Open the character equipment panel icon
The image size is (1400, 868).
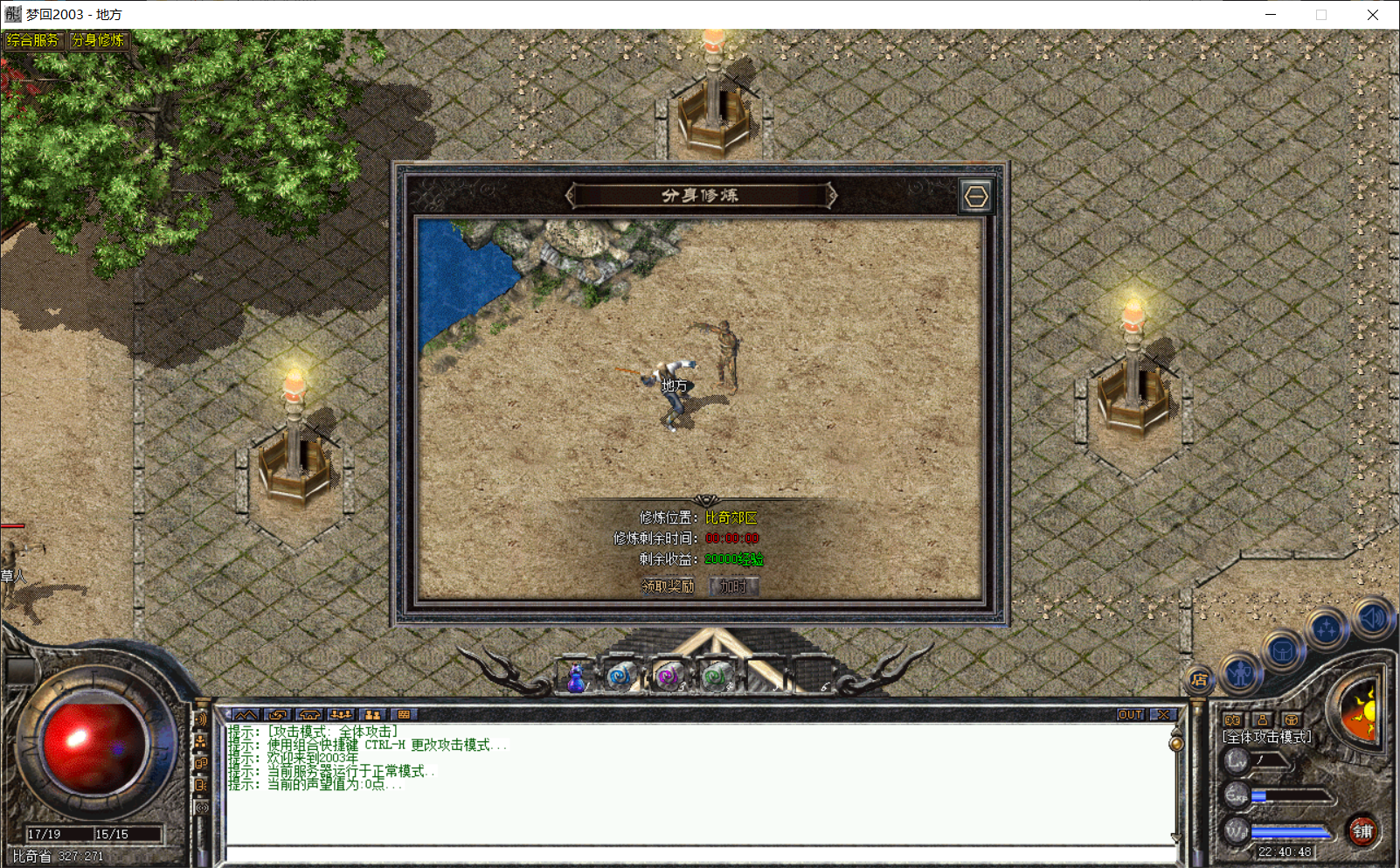(1241, 673)
